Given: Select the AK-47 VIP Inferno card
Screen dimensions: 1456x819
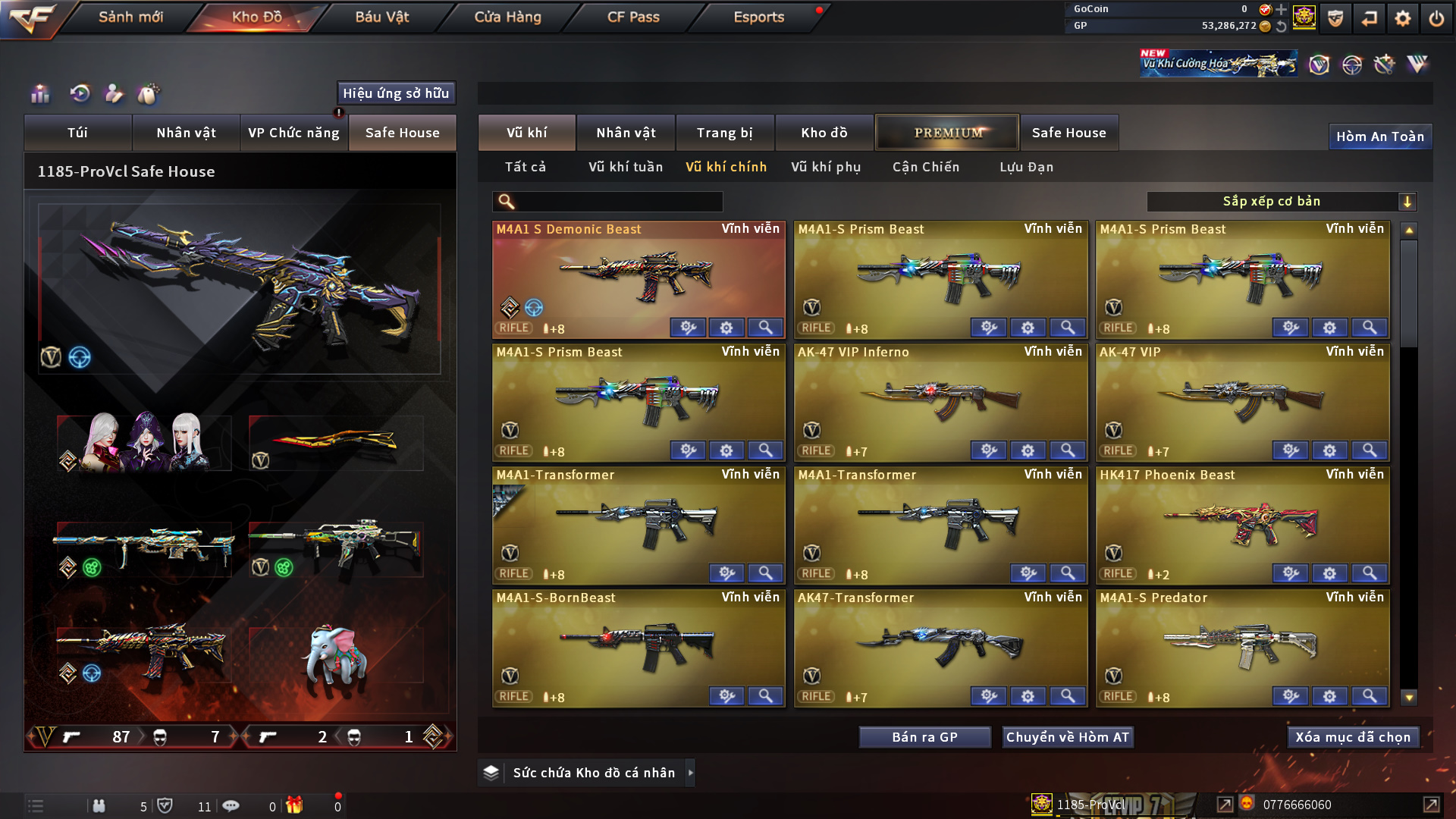Looking at the screenshot, I should coord(940,396).
